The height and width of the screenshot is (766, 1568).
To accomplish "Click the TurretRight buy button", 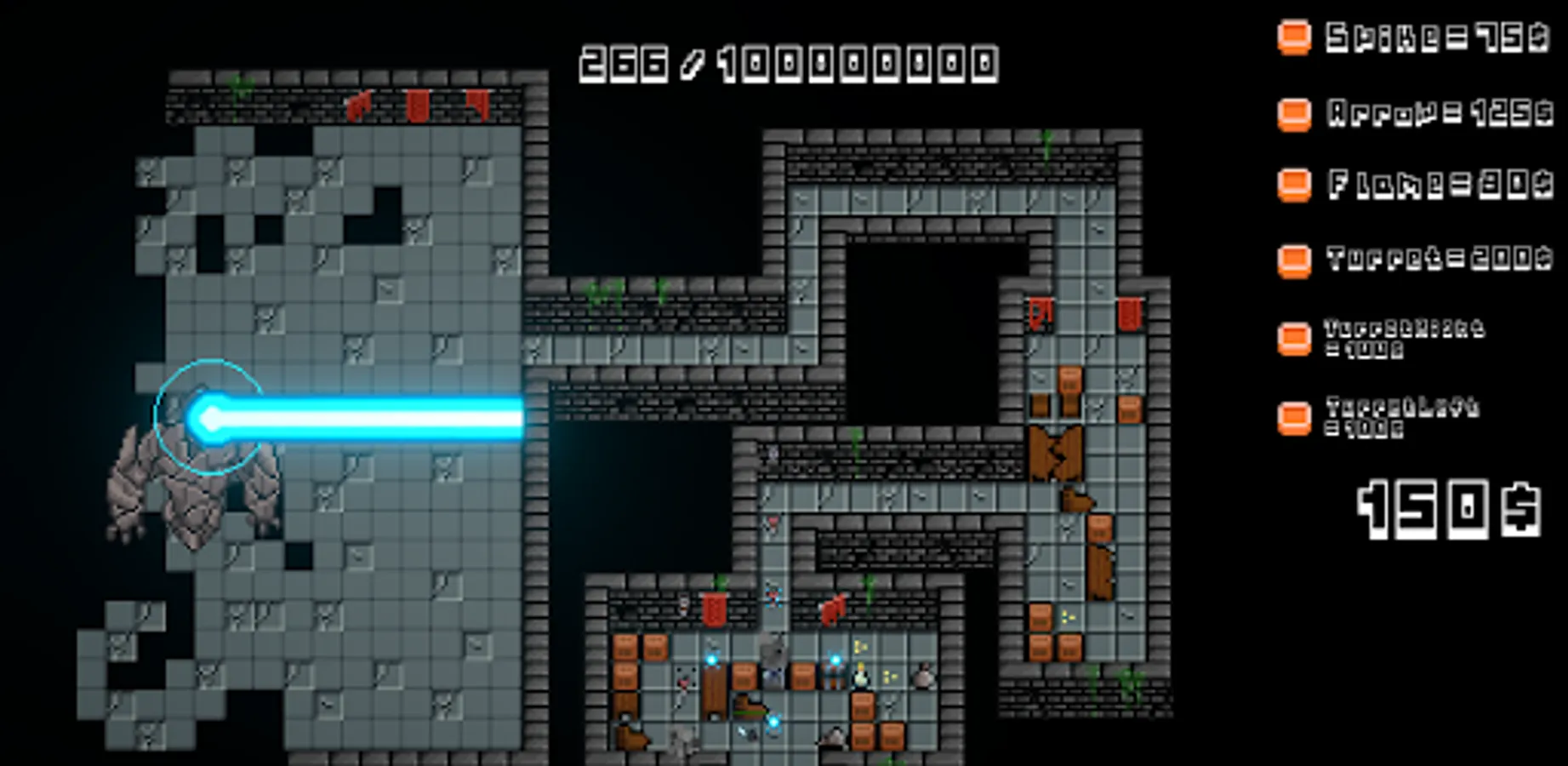I will [1294, 339].
